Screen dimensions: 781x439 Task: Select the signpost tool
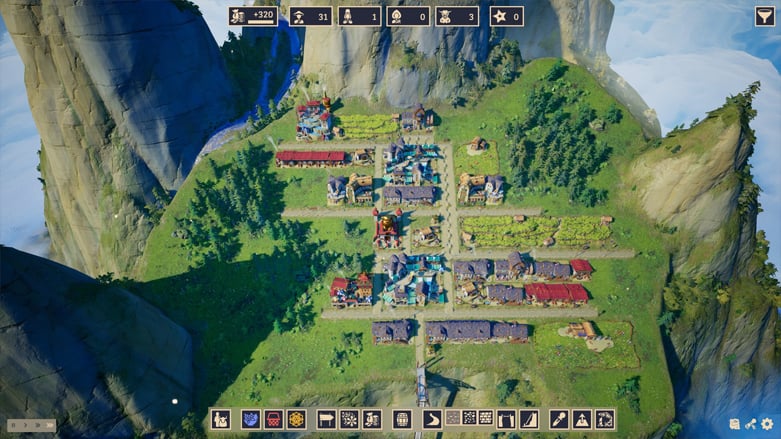click(326, 419)
